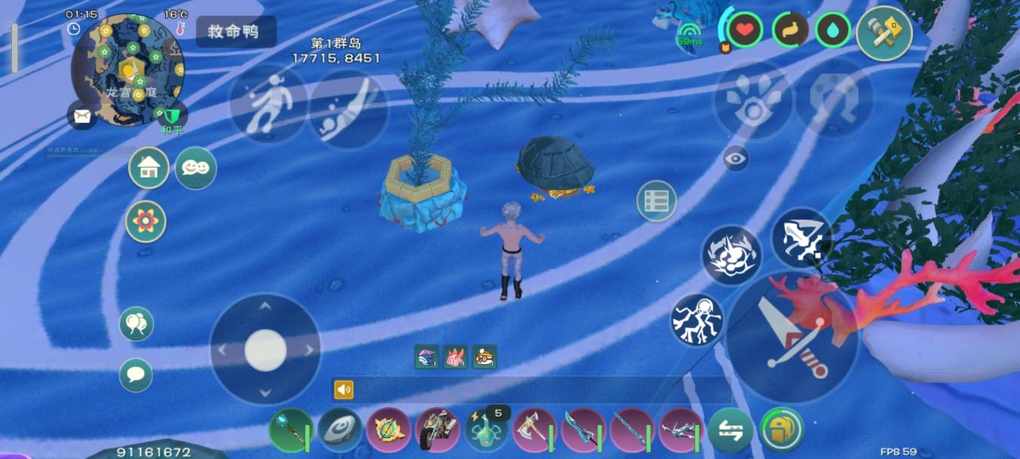Select the staff slot in hotbar
The image size is (1020, 459).
coord(290,431)
